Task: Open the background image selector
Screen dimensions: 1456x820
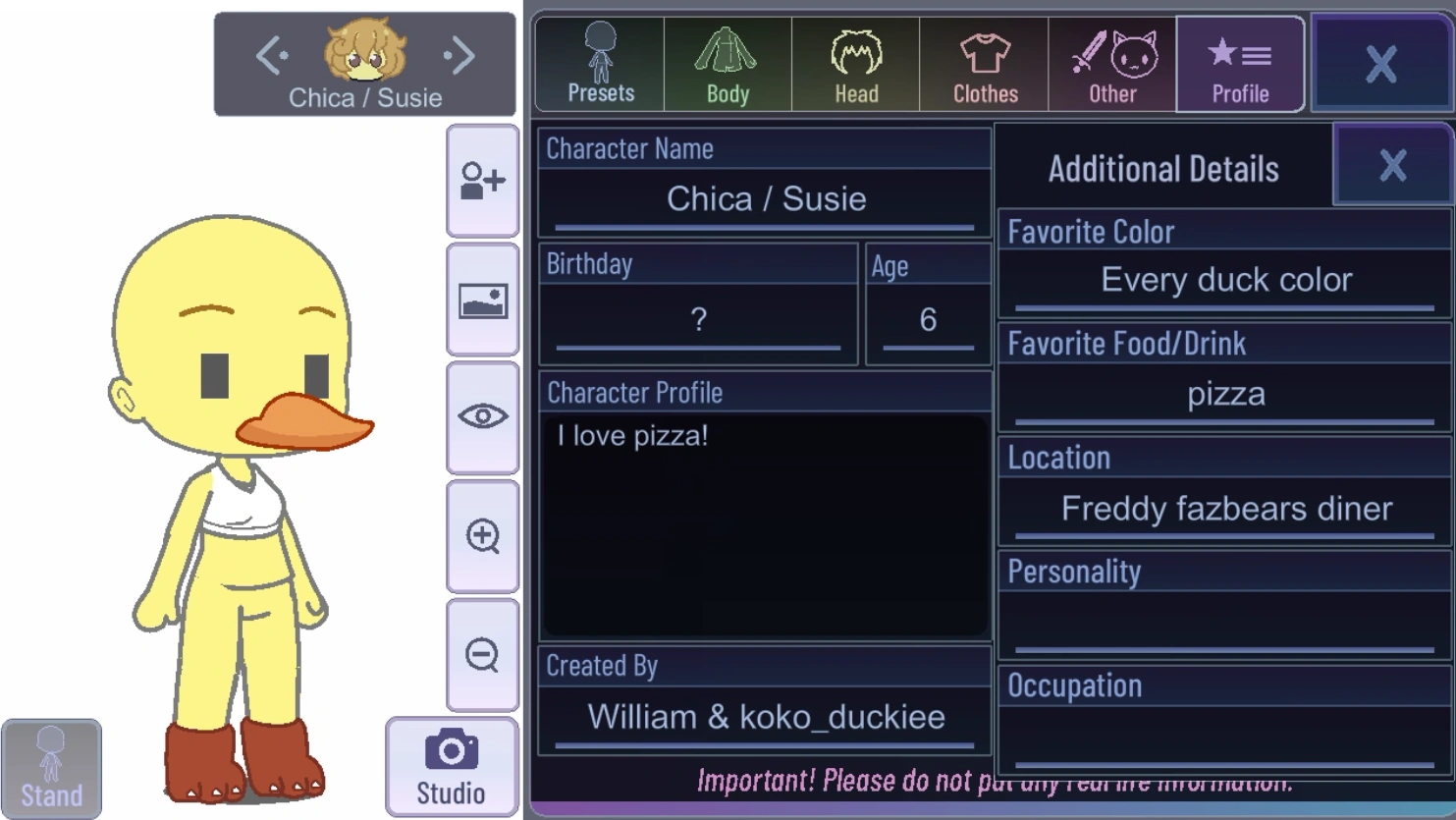Action: coord(482,300)
